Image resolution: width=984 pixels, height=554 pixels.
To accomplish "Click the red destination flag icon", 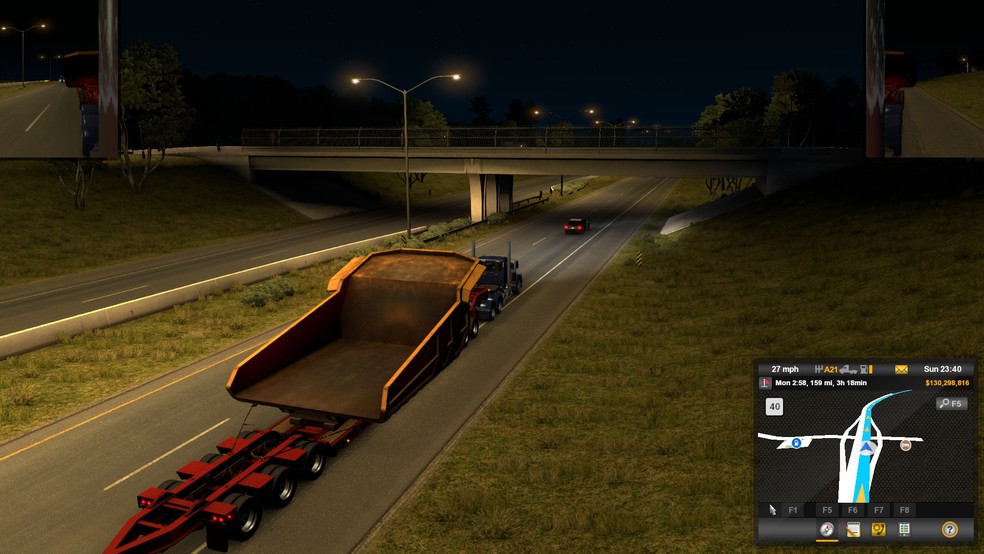I will [x=766, y=383].
